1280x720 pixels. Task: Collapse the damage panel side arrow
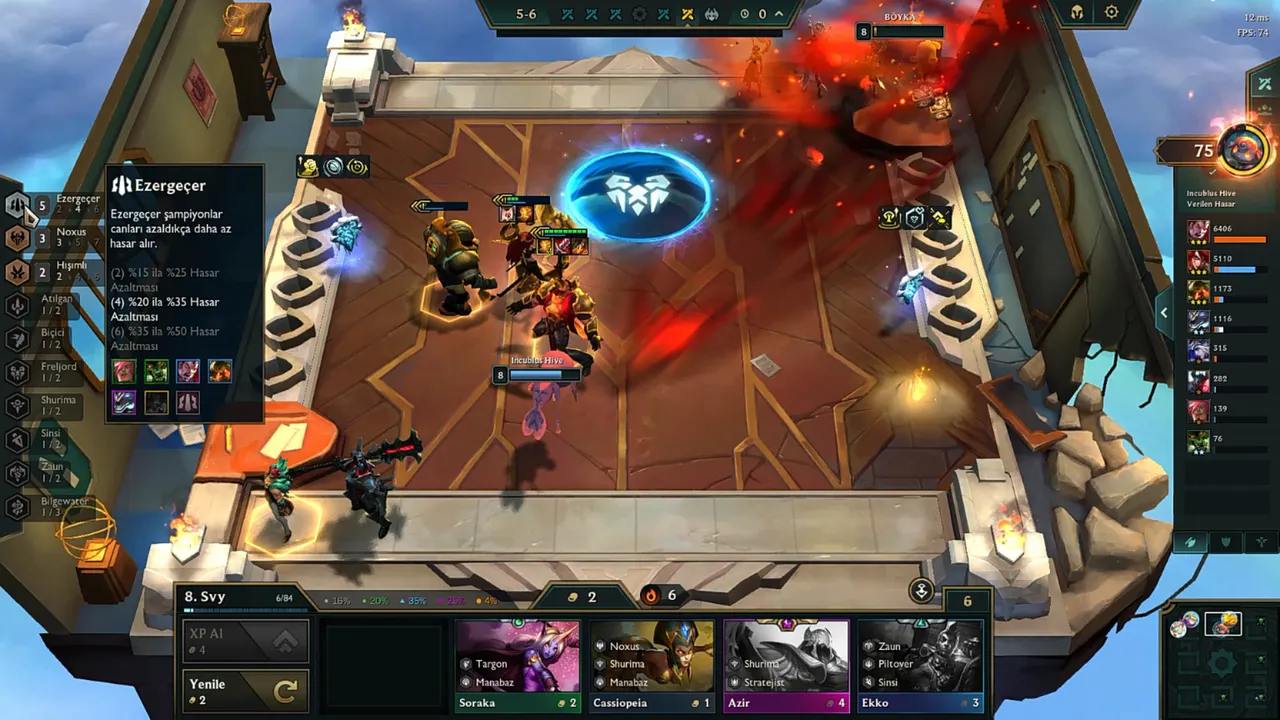tap(1164, 313)
